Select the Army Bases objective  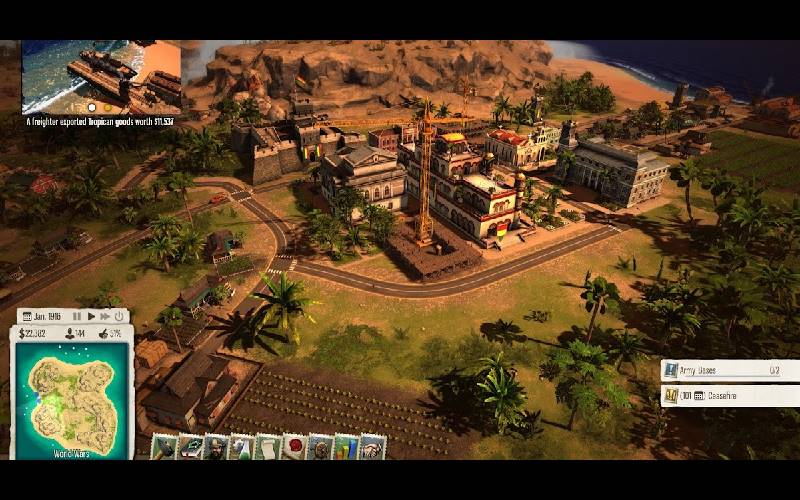pyautogui.click(x=730, y=369)
